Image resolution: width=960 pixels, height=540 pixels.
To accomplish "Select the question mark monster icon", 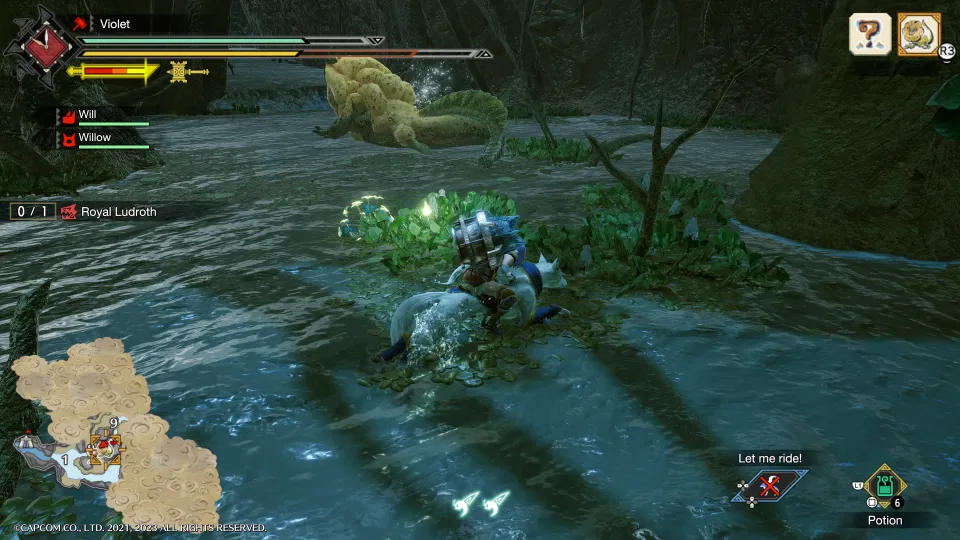I will [x=870, y=34].
